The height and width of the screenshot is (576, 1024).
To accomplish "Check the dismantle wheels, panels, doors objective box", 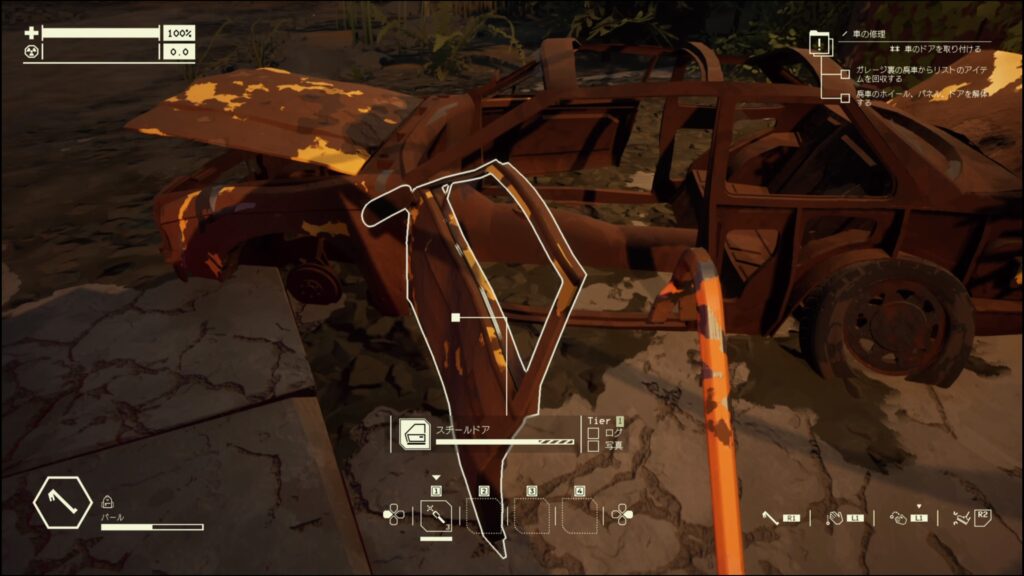I will 845,96.
